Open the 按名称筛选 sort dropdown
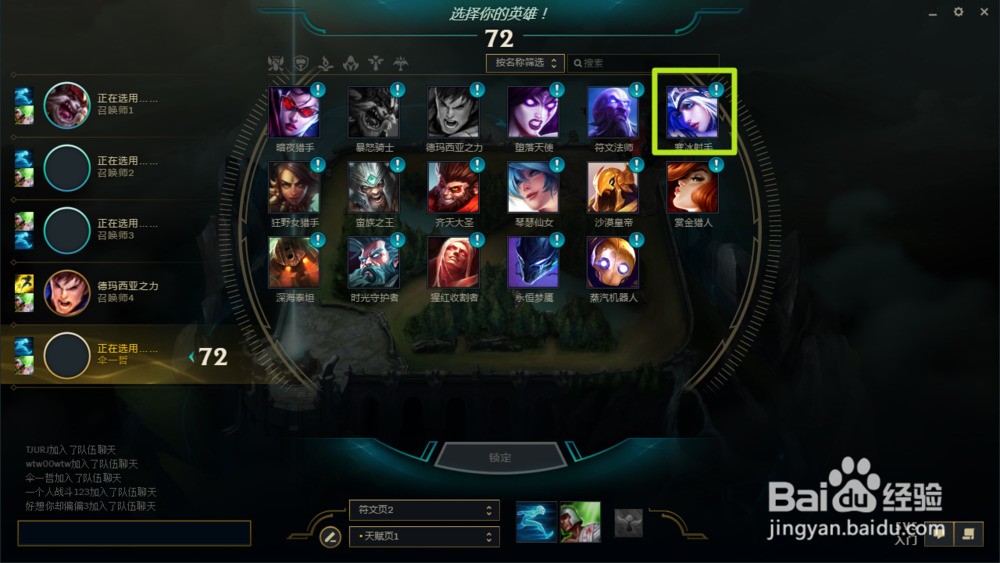The image size is (1000, 563). 525,63
